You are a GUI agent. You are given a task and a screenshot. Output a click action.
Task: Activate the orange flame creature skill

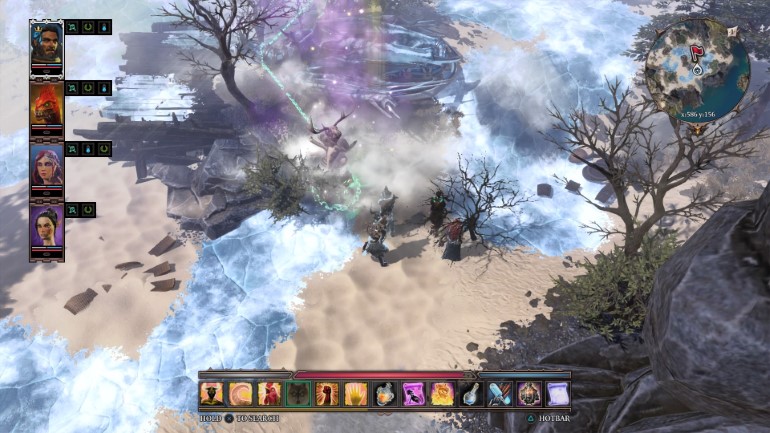pos(442,394)
